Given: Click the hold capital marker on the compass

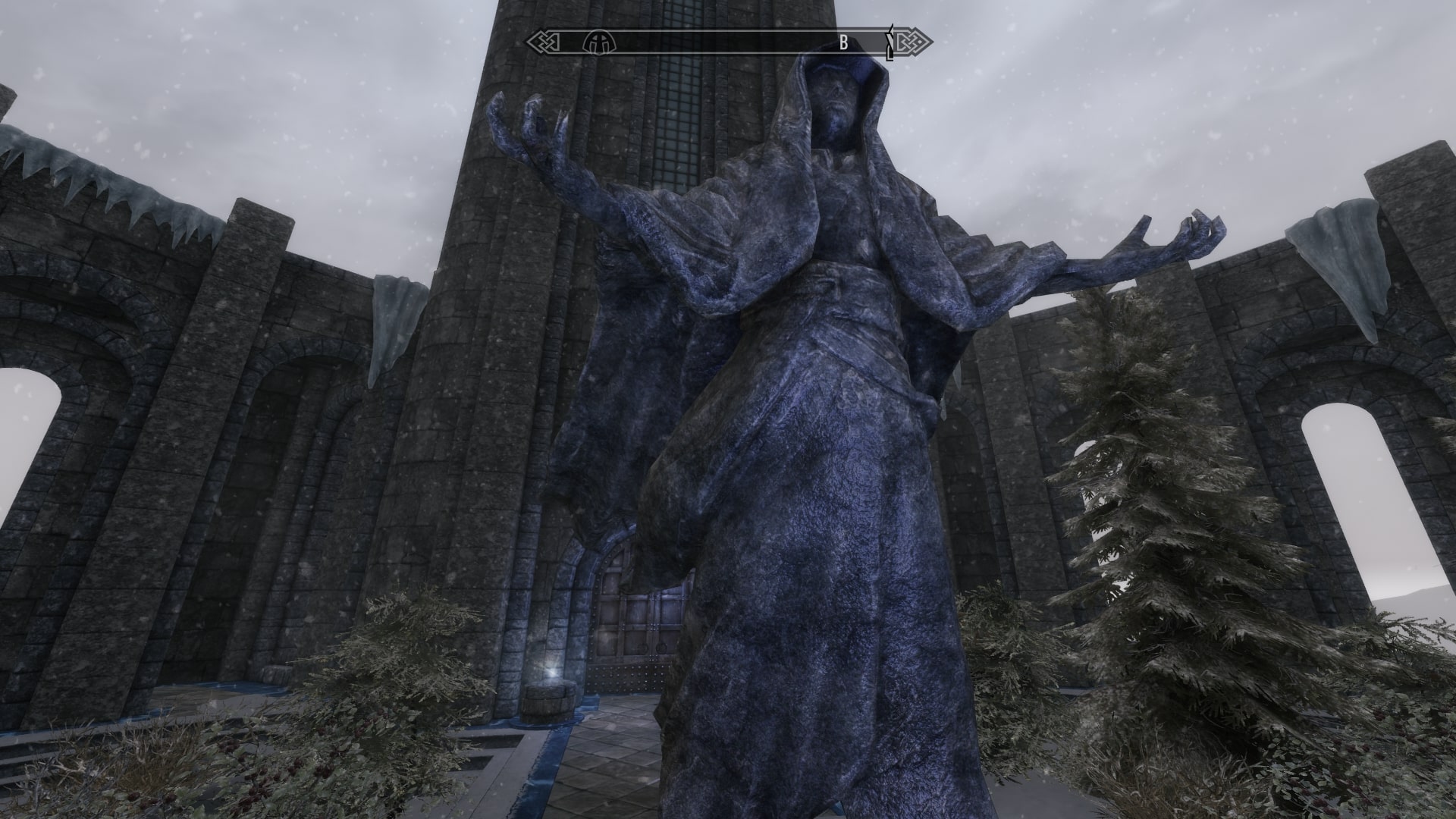Looking at the screenshot, I should coord(598,42).
